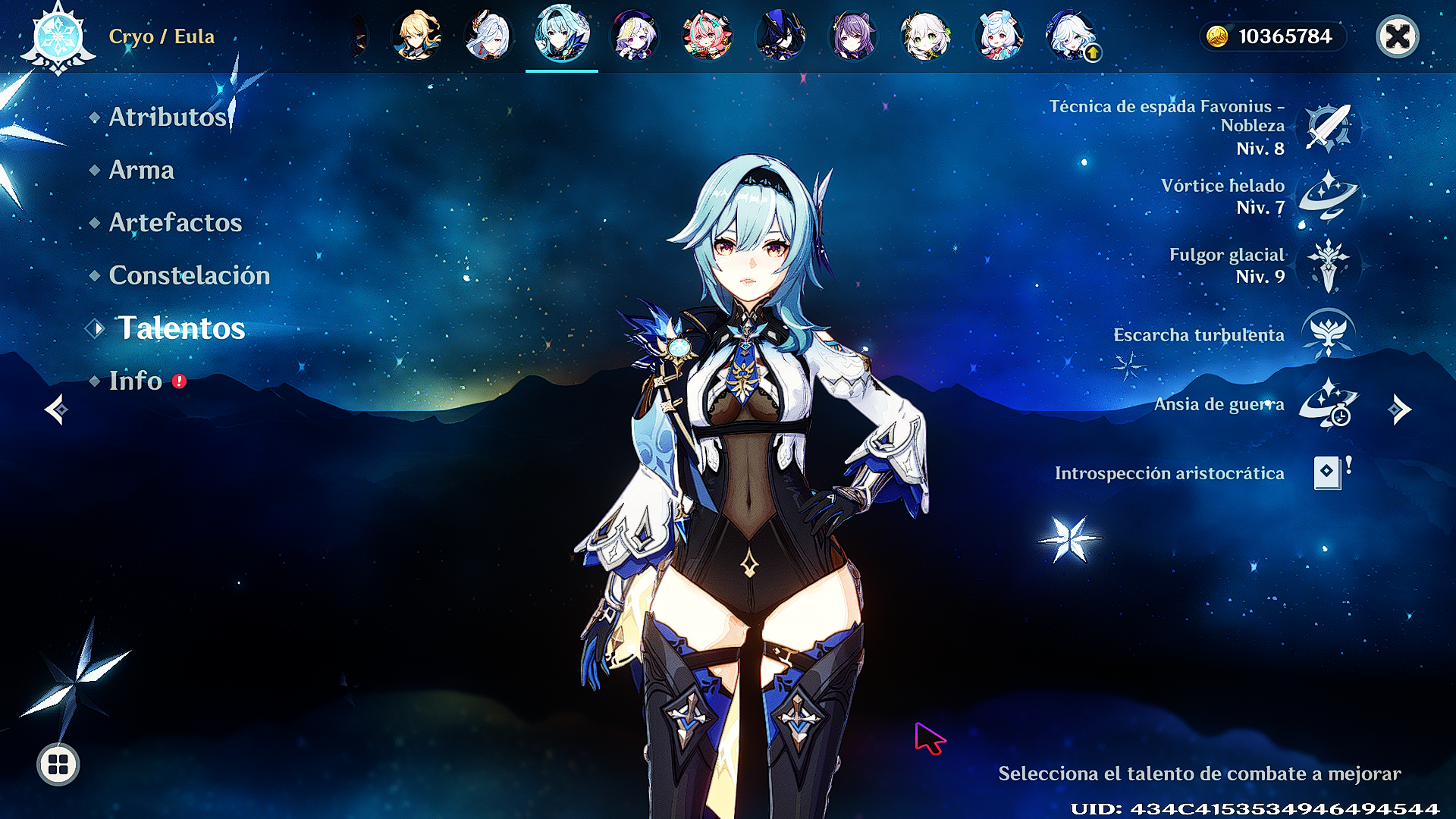Open Introspección aristocrática talent
1456x819 pixels.
(x=1329, y=472)
